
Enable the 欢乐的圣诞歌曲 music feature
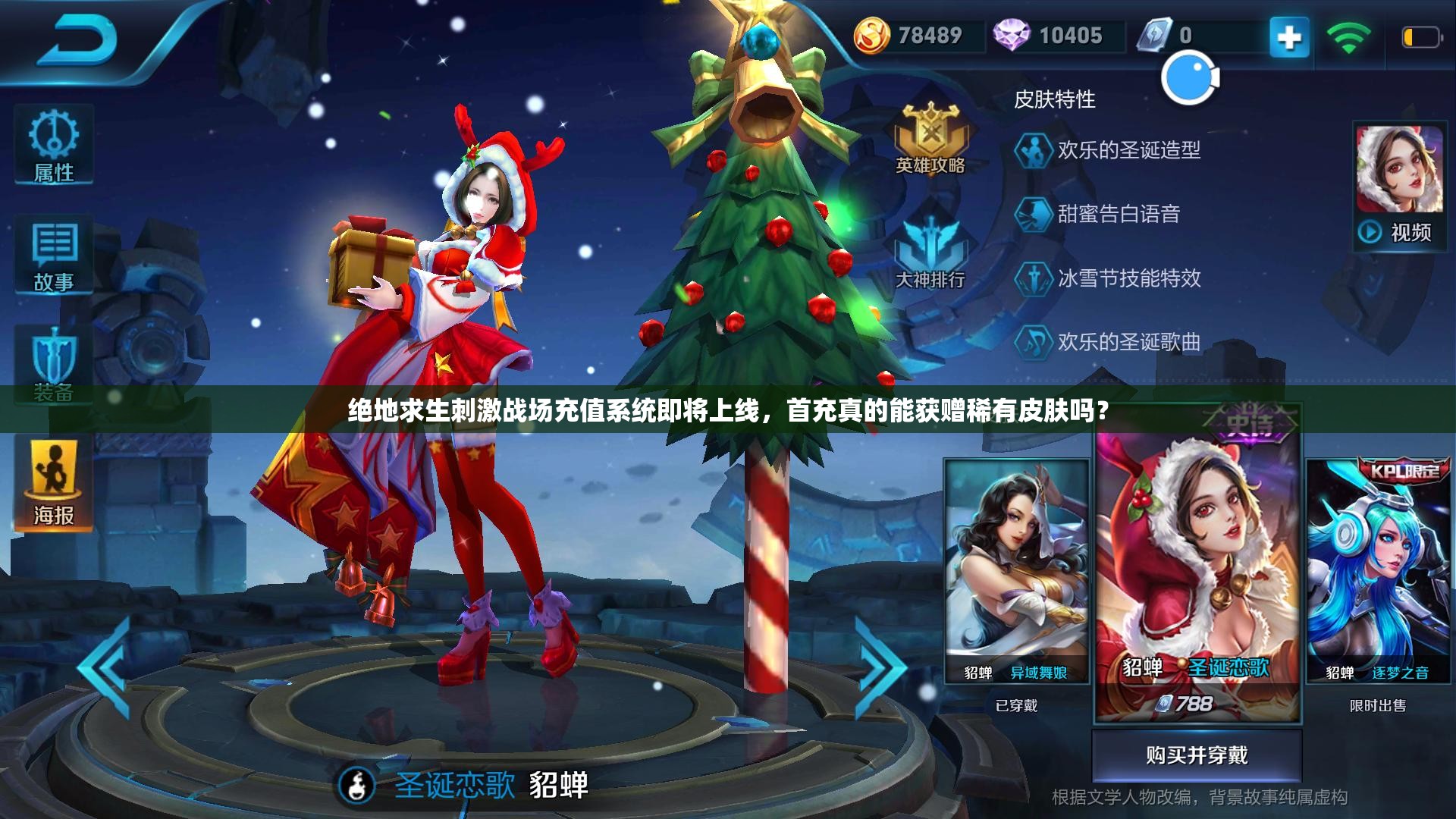coord(1034,343)
